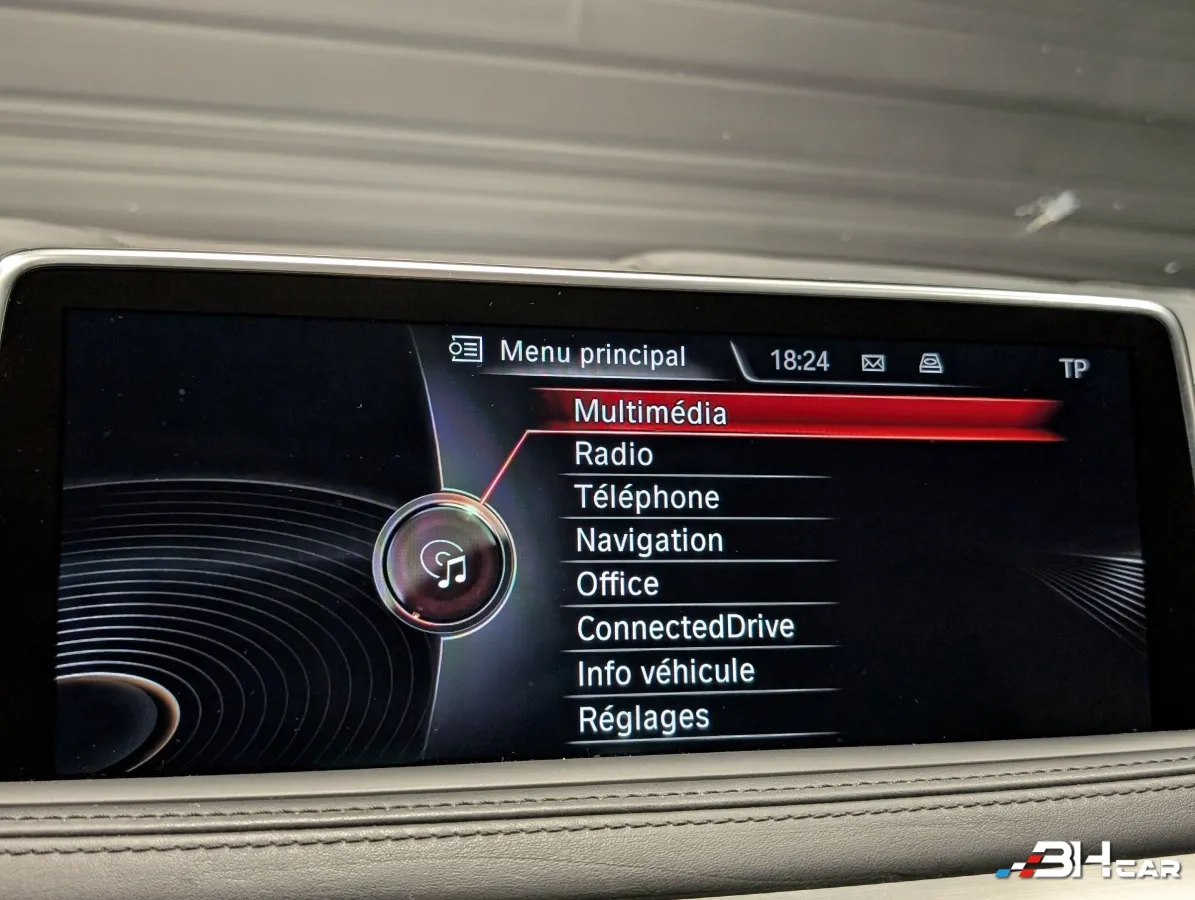Open the Multimédia menu entry
Viewport: 1195px width, 900px height.
tap(650, 412)
